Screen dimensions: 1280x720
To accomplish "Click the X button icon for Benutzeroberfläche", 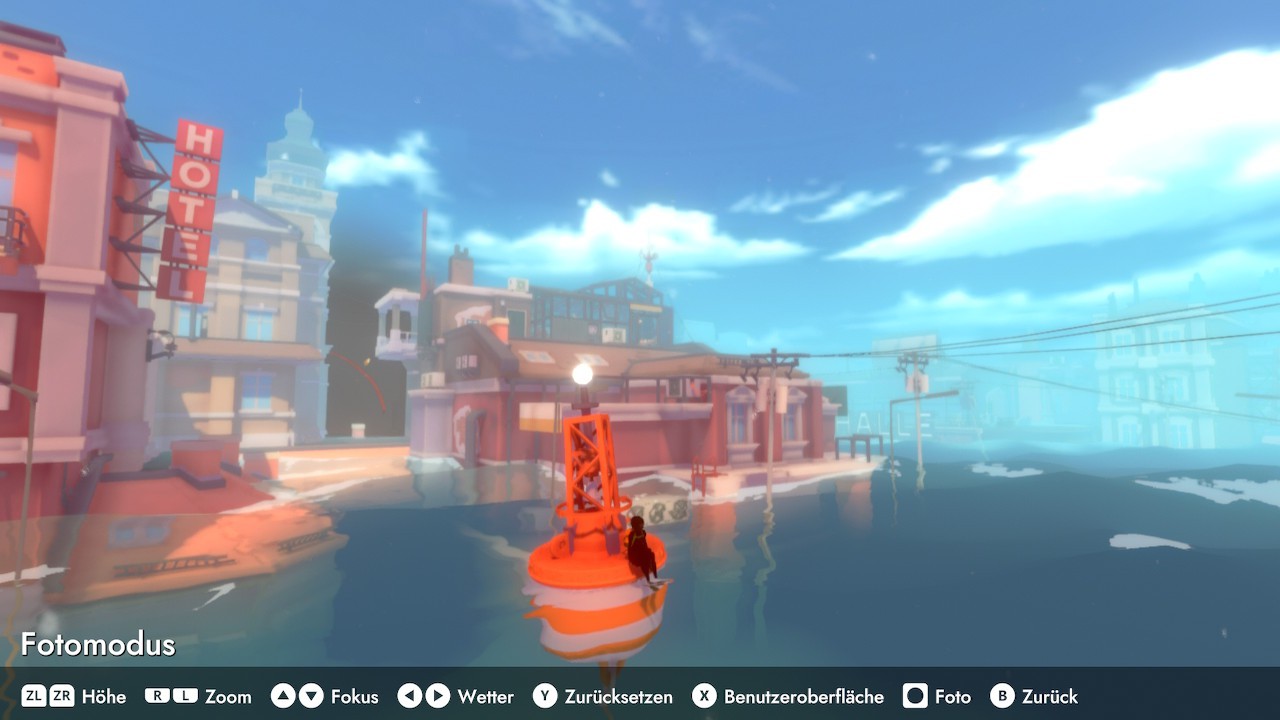I will tap(707, 697).
